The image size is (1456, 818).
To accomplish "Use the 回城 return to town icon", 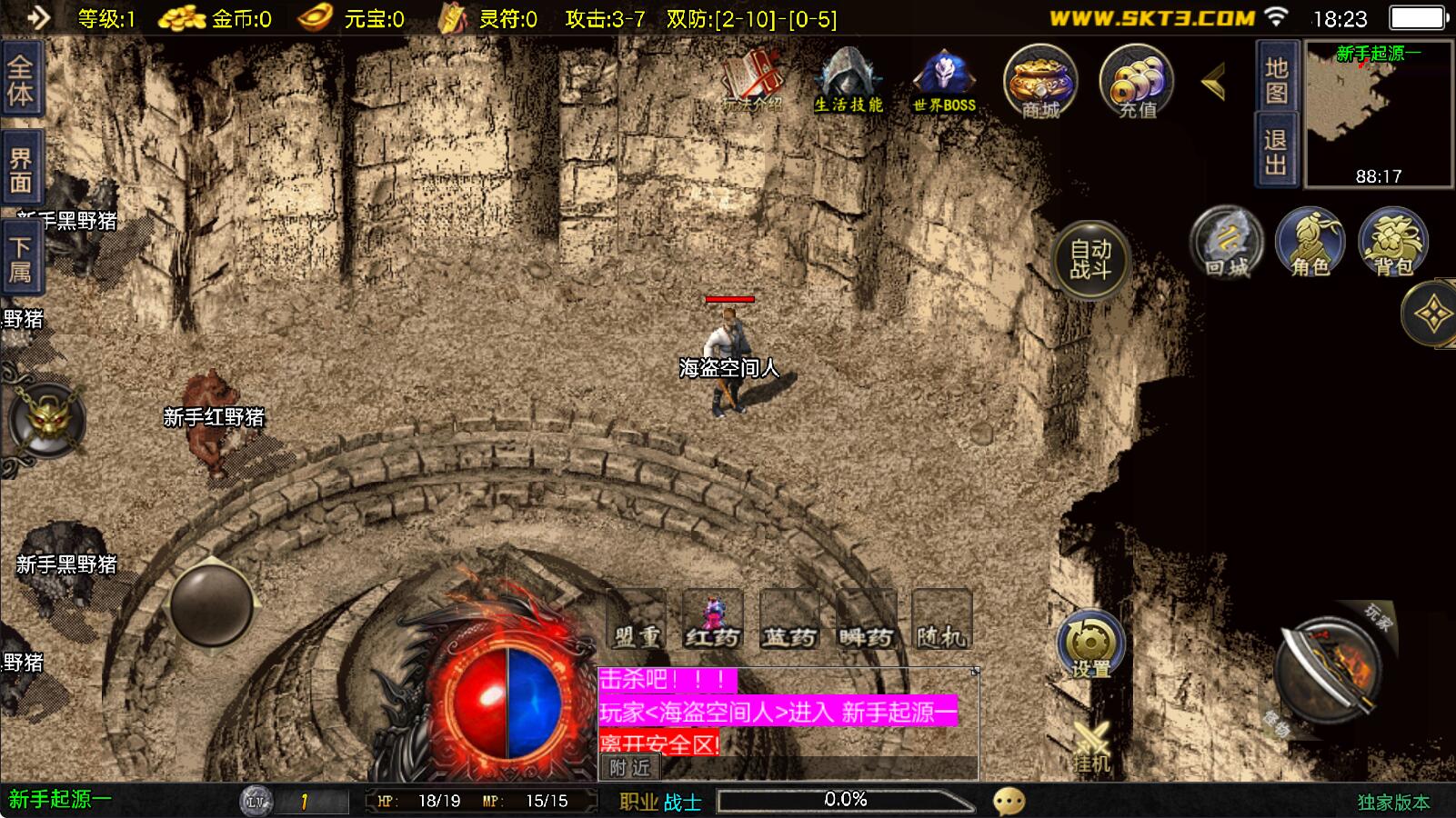I will (x=1227, y=244).
